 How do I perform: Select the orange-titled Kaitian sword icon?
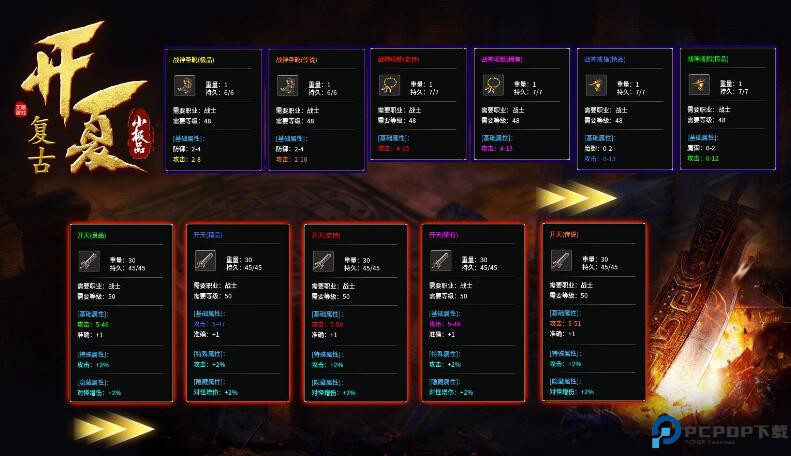[559, 262]
